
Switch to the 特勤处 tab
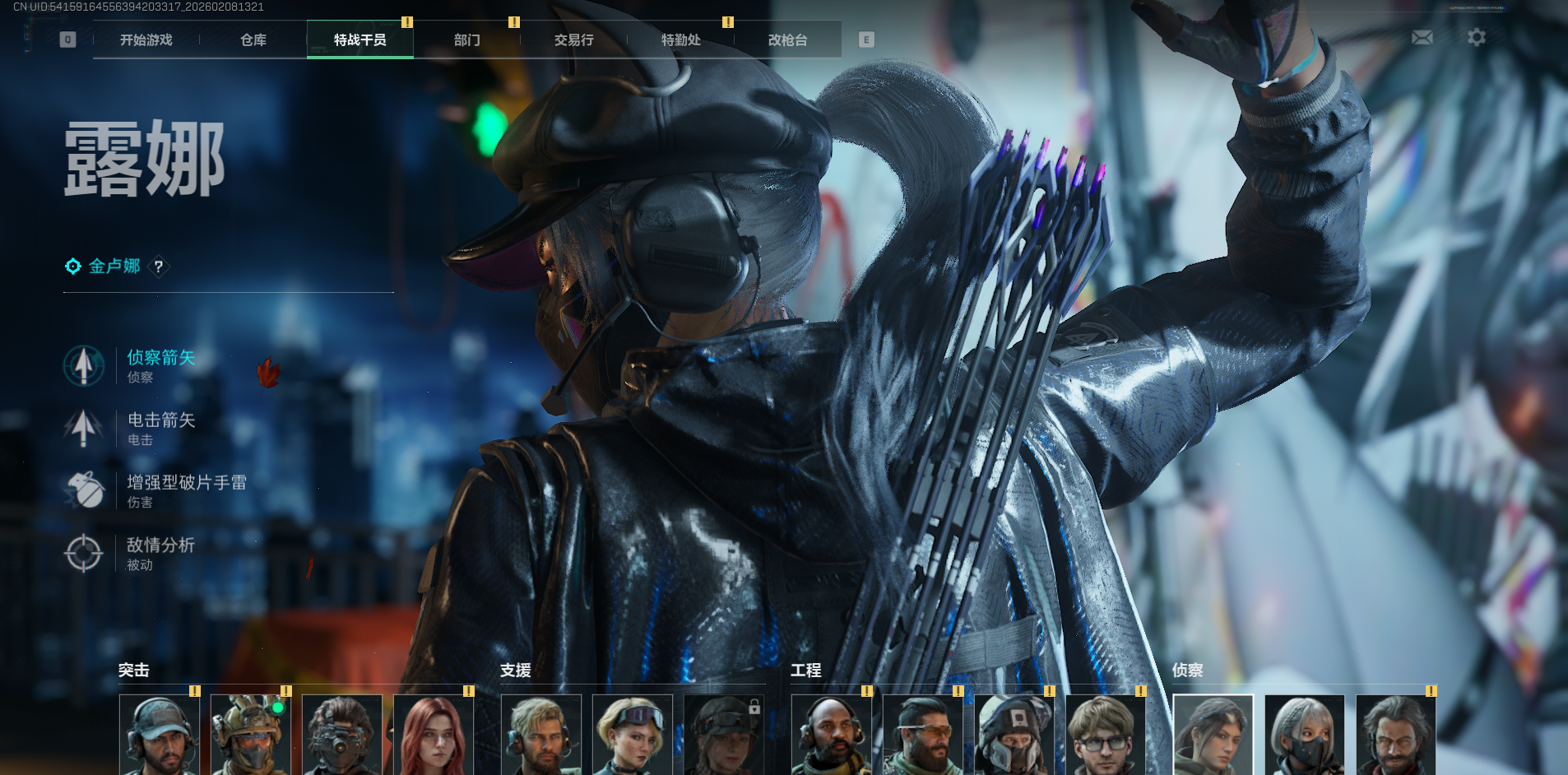680,39
